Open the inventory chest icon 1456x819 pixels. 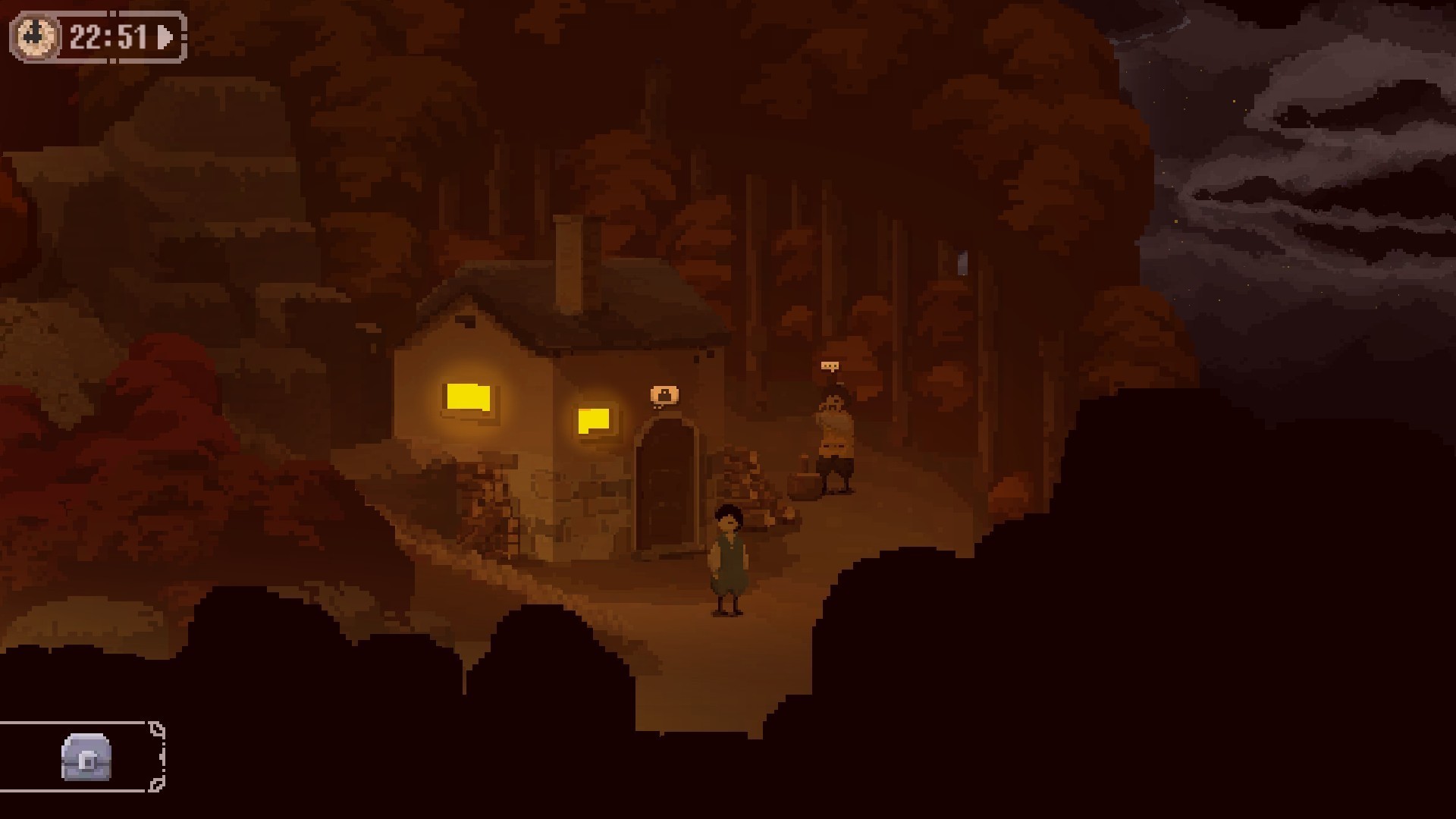tap(86, 757)
